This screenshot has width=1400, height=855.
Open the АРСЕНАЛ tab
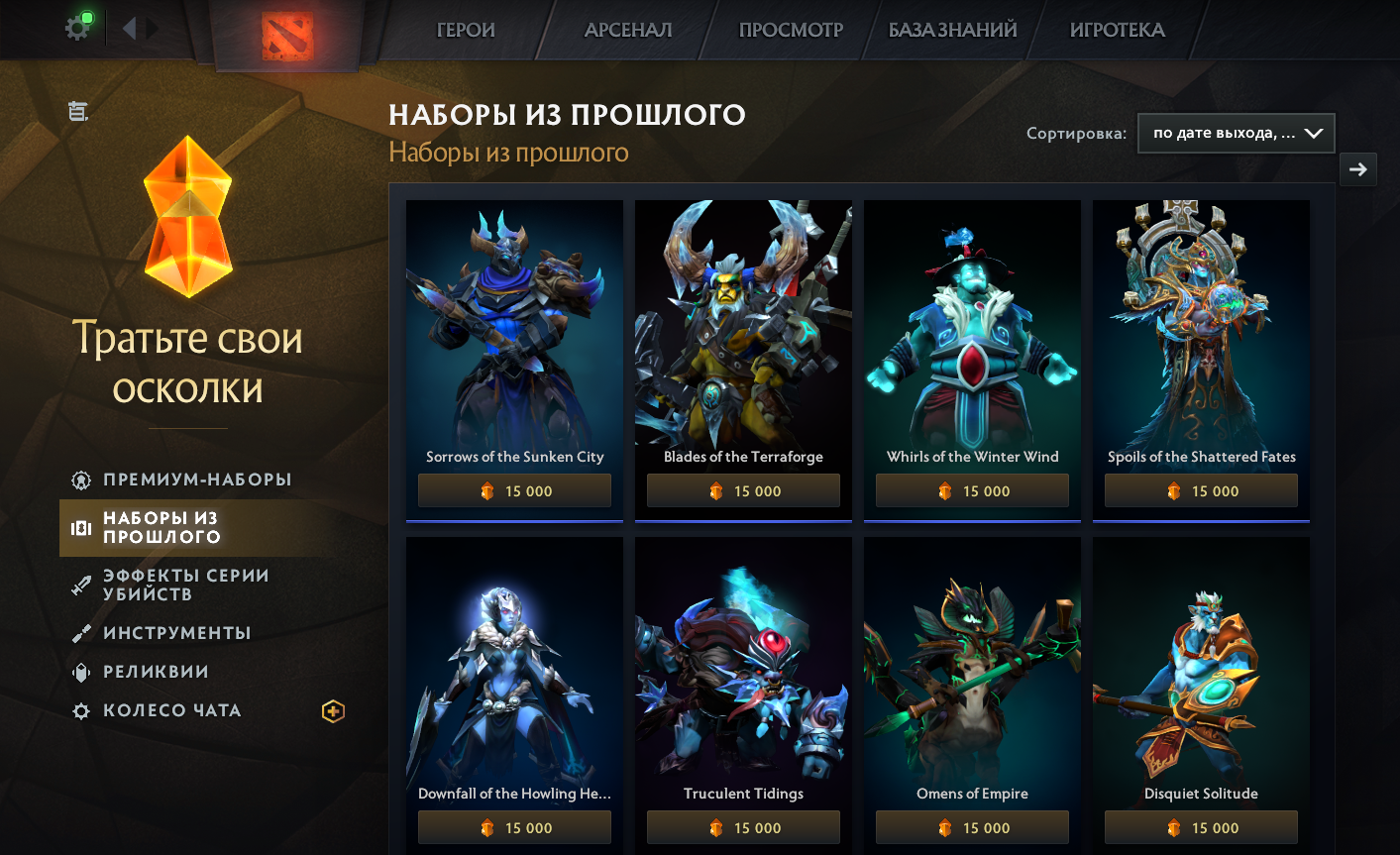628,30
